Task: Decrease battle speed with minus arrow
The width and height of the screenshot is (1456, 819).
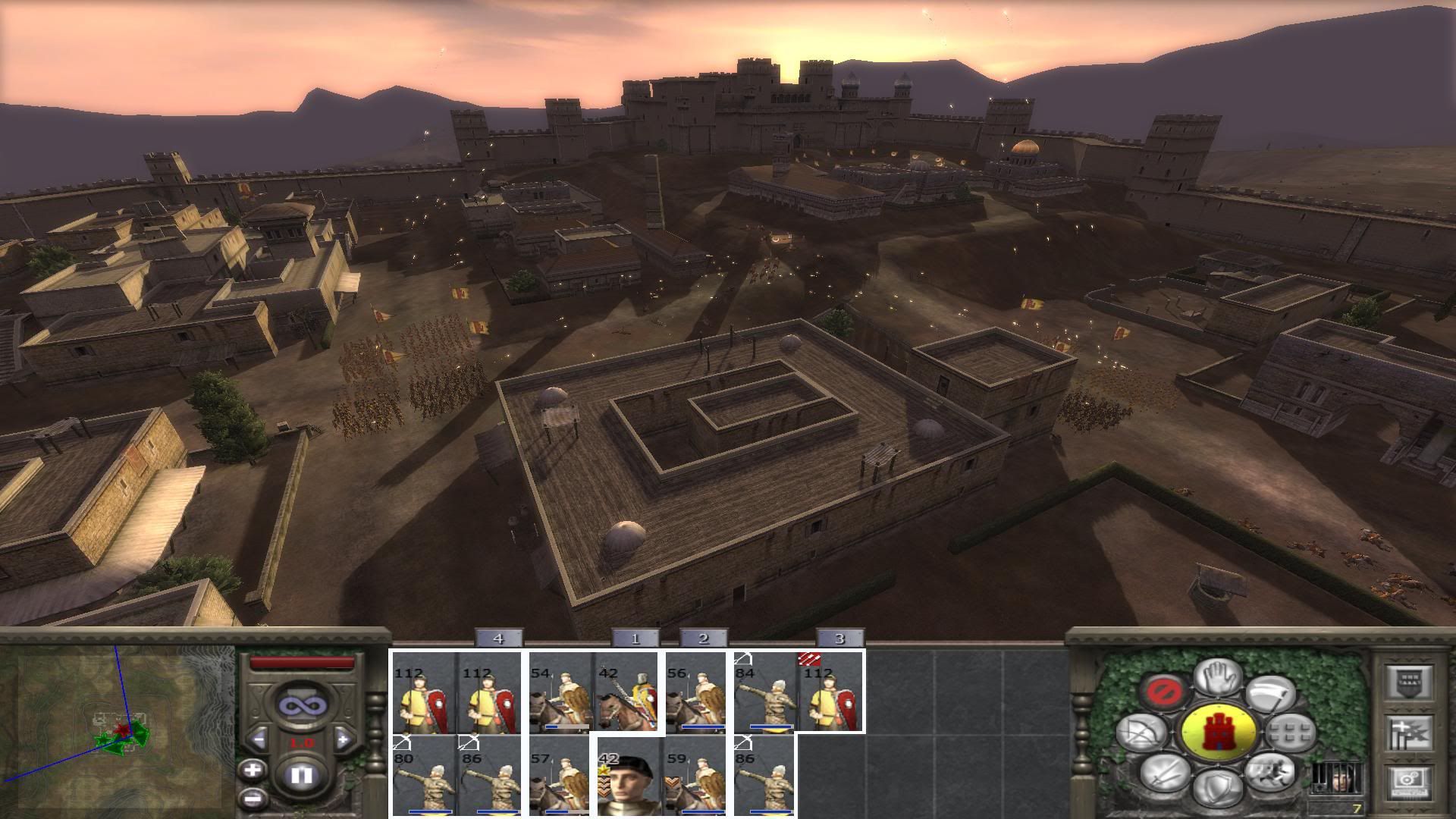Action: click(259, 738)
